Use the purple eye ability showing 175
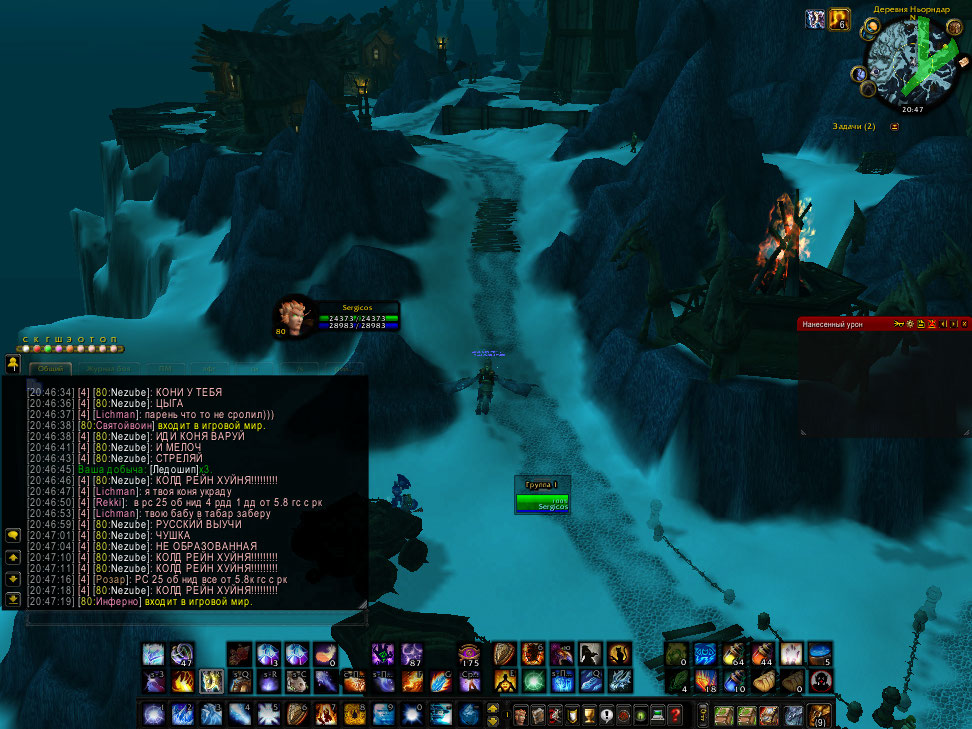This screenshot has height=729, width=972. click(468, 654)
